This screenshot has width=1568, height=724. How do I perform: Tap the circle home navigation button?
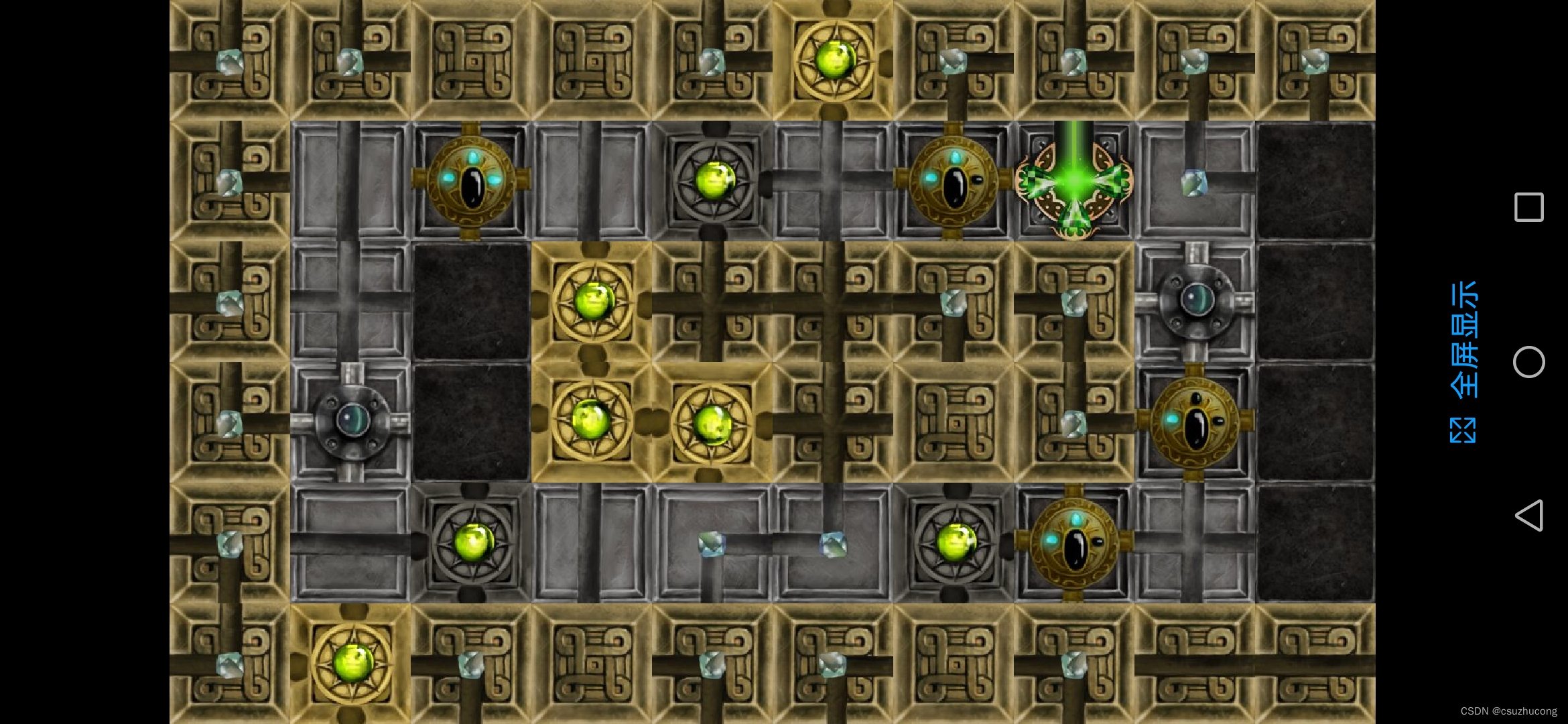tap(1528, 362)
